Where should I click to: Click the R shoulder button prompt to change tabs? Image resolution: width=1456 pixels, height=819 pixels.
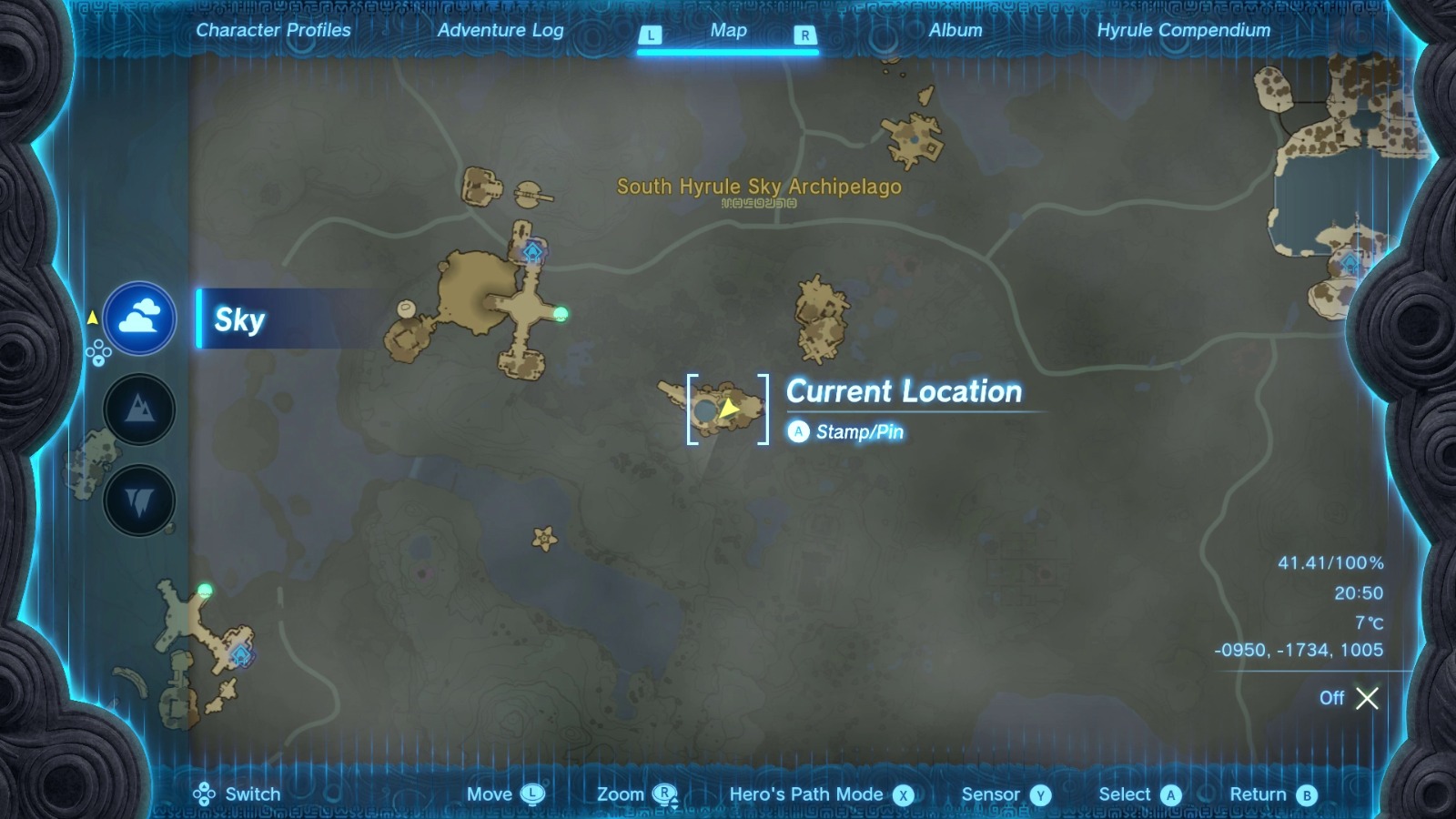click(804, 35)
